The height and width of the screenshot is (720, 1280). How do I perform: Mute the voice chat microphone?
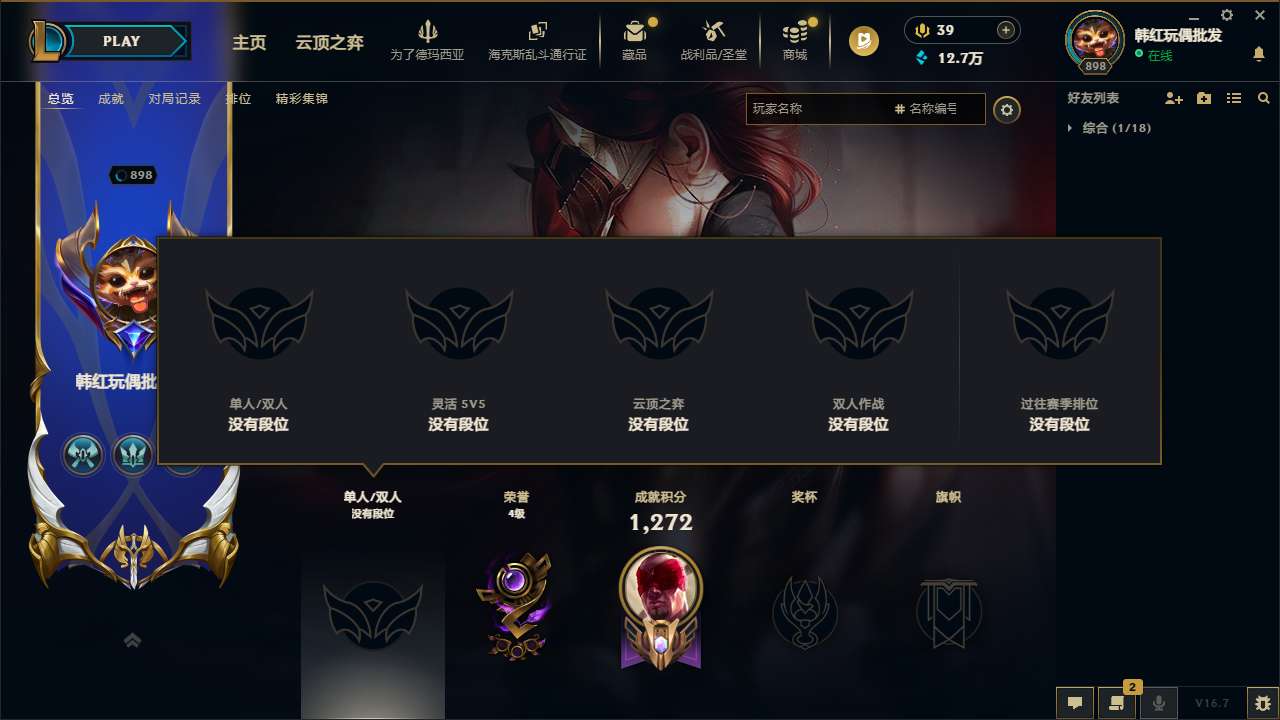(1159, 703)
